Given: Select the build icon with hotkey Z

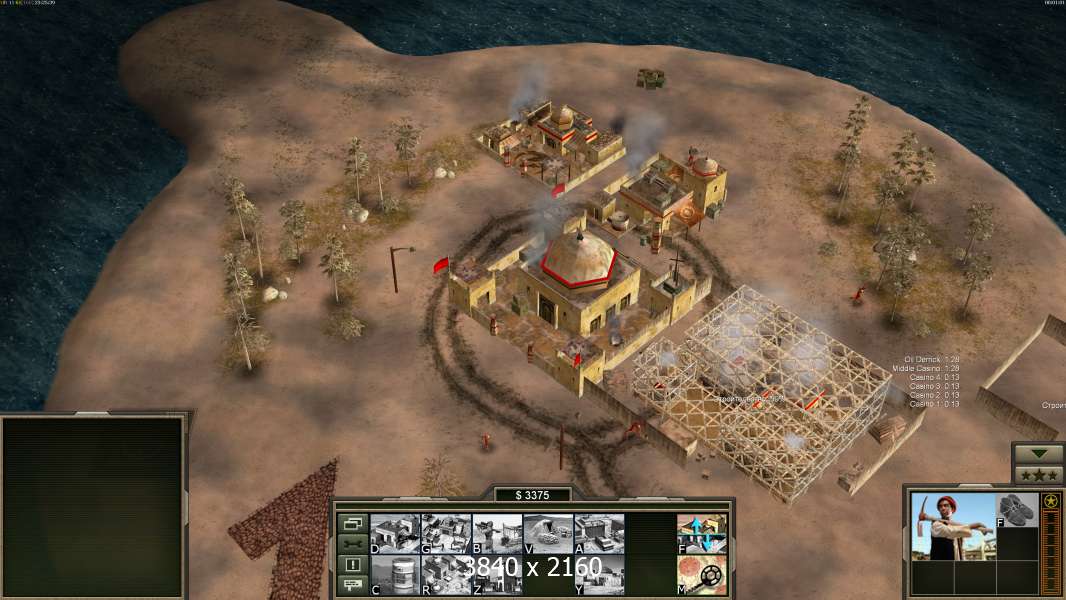Looking at the screenshot, I should pos(497,574).
